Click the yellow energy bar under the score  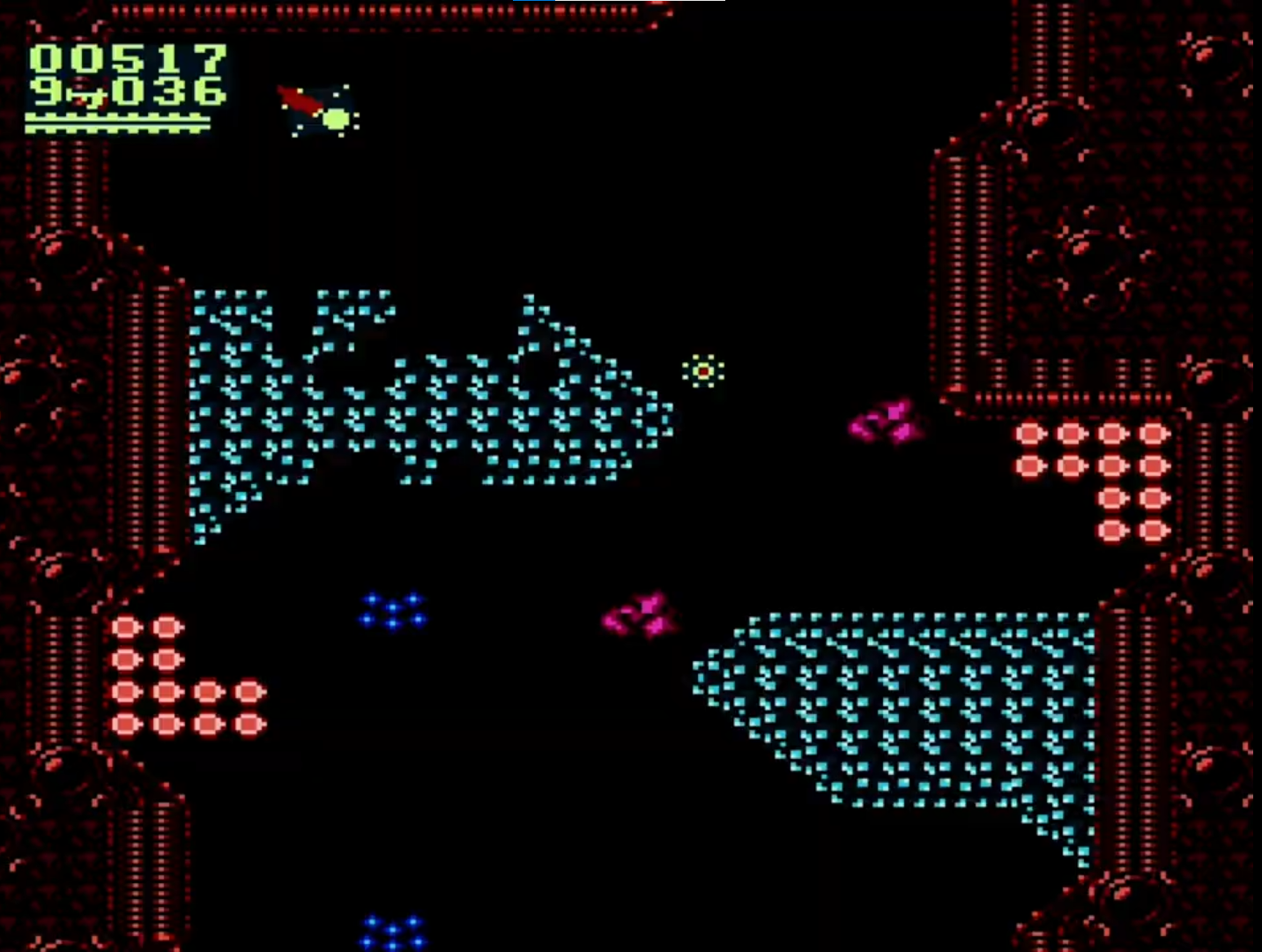click(x=119, y=123)
